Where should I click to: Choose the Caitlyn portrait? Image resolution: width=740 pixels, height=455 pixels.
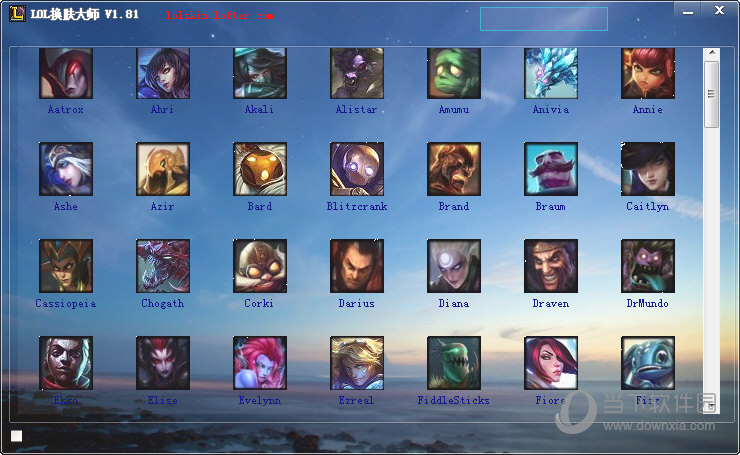pos(648,168)
